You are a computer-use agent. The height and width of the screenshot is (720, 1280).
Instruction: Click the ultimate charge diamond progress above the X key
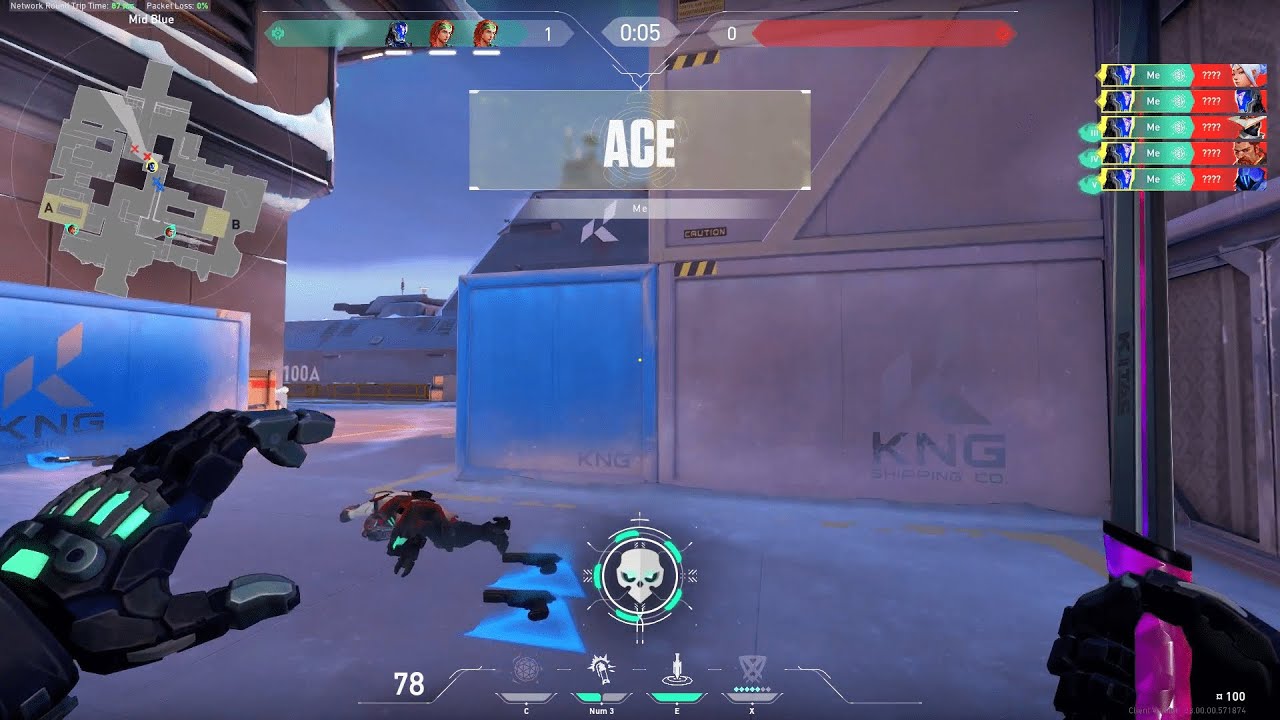(x=751, y=690)
